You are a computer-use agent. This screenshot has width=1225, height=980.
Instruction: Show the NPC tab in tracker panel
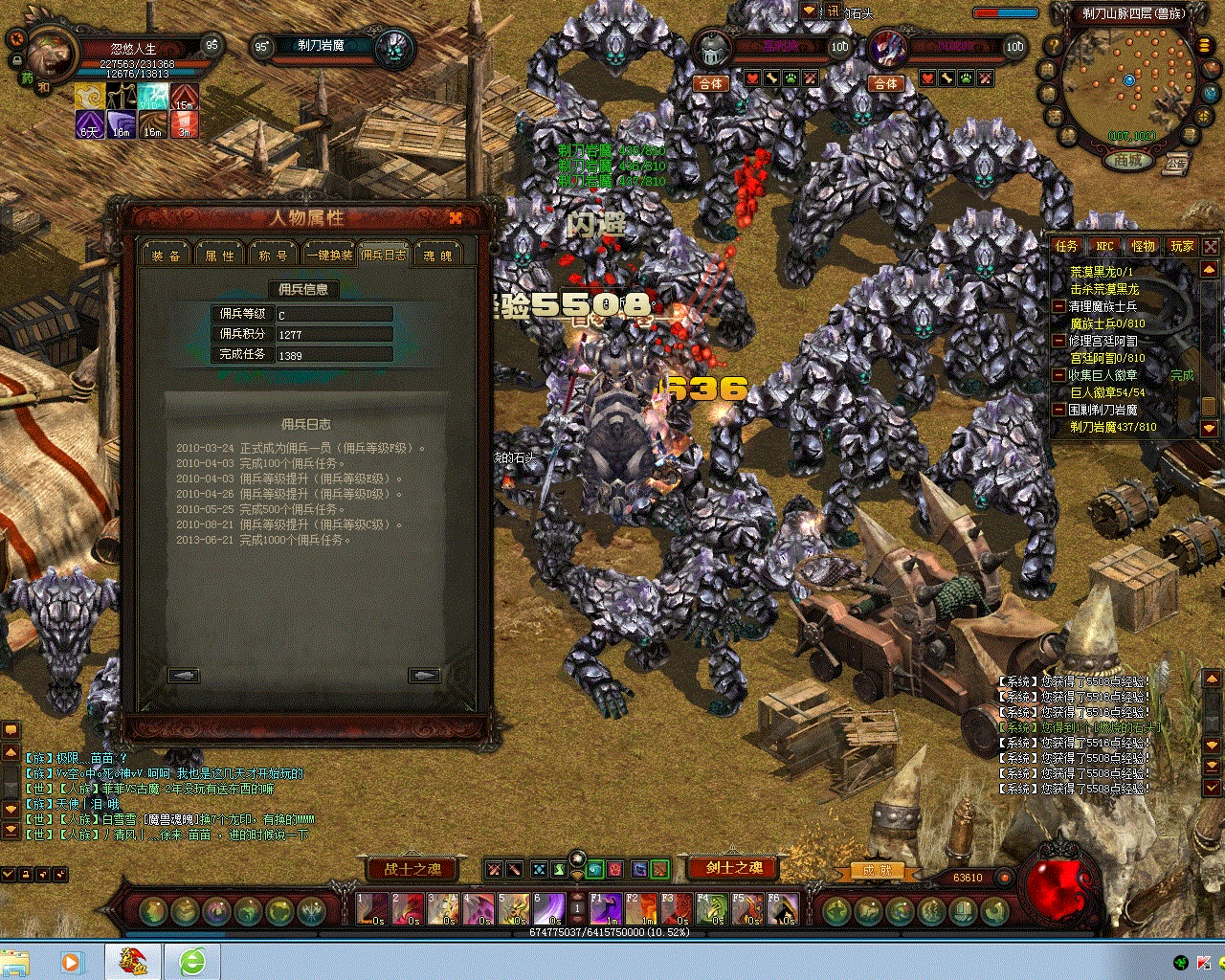[1105, 246]
